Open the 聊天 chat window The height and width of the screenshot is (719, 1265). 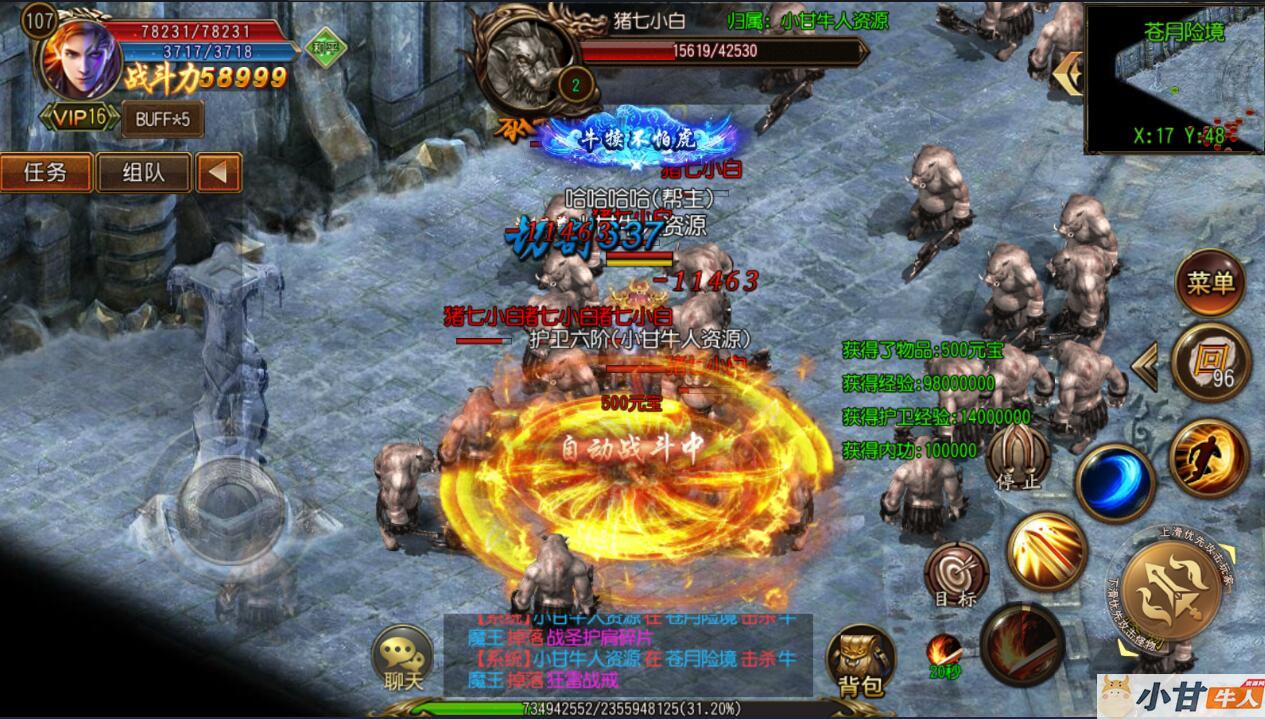point(402,660)
